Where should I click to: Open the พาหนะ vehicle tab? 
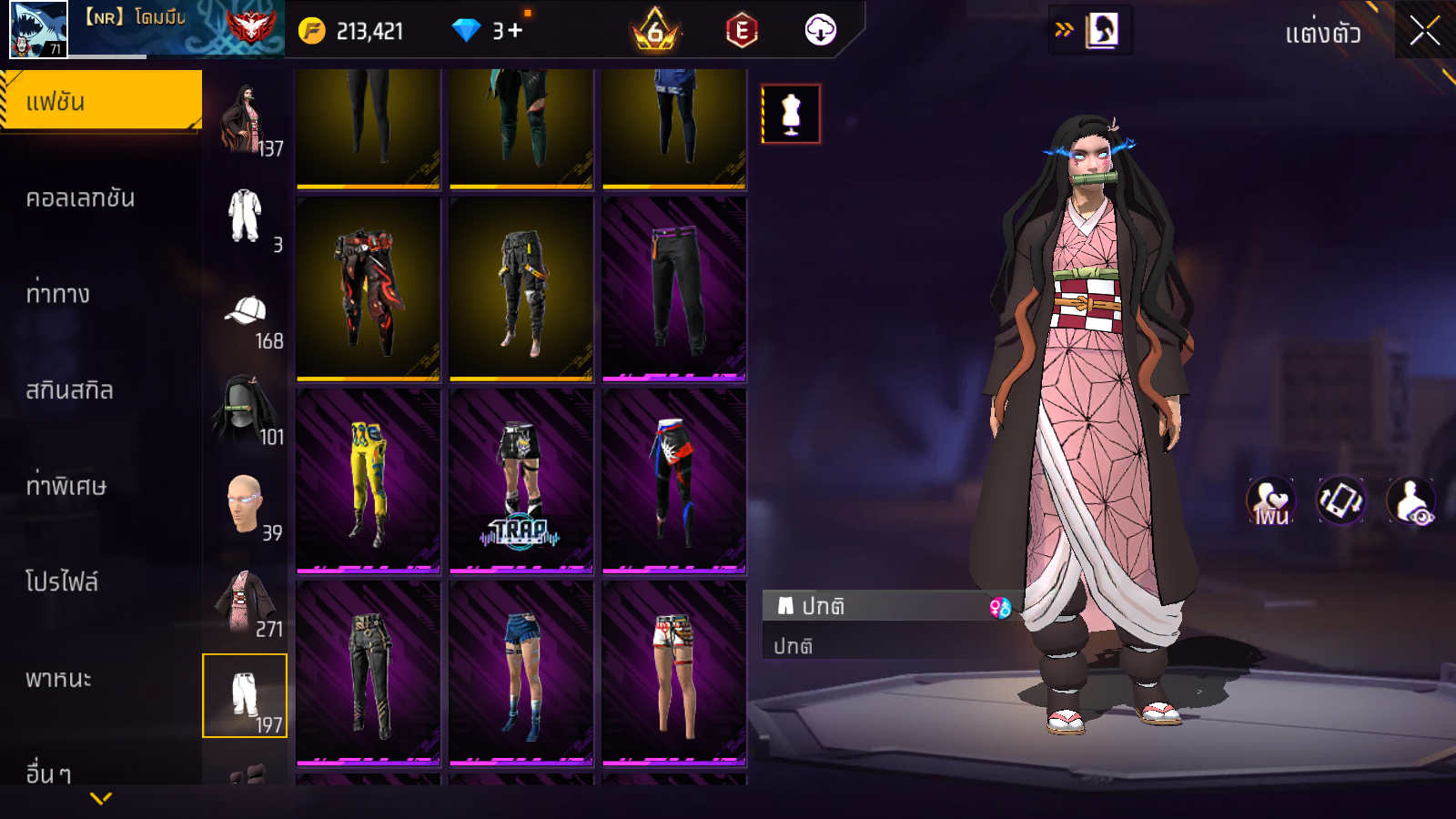(x=58, y=679)
